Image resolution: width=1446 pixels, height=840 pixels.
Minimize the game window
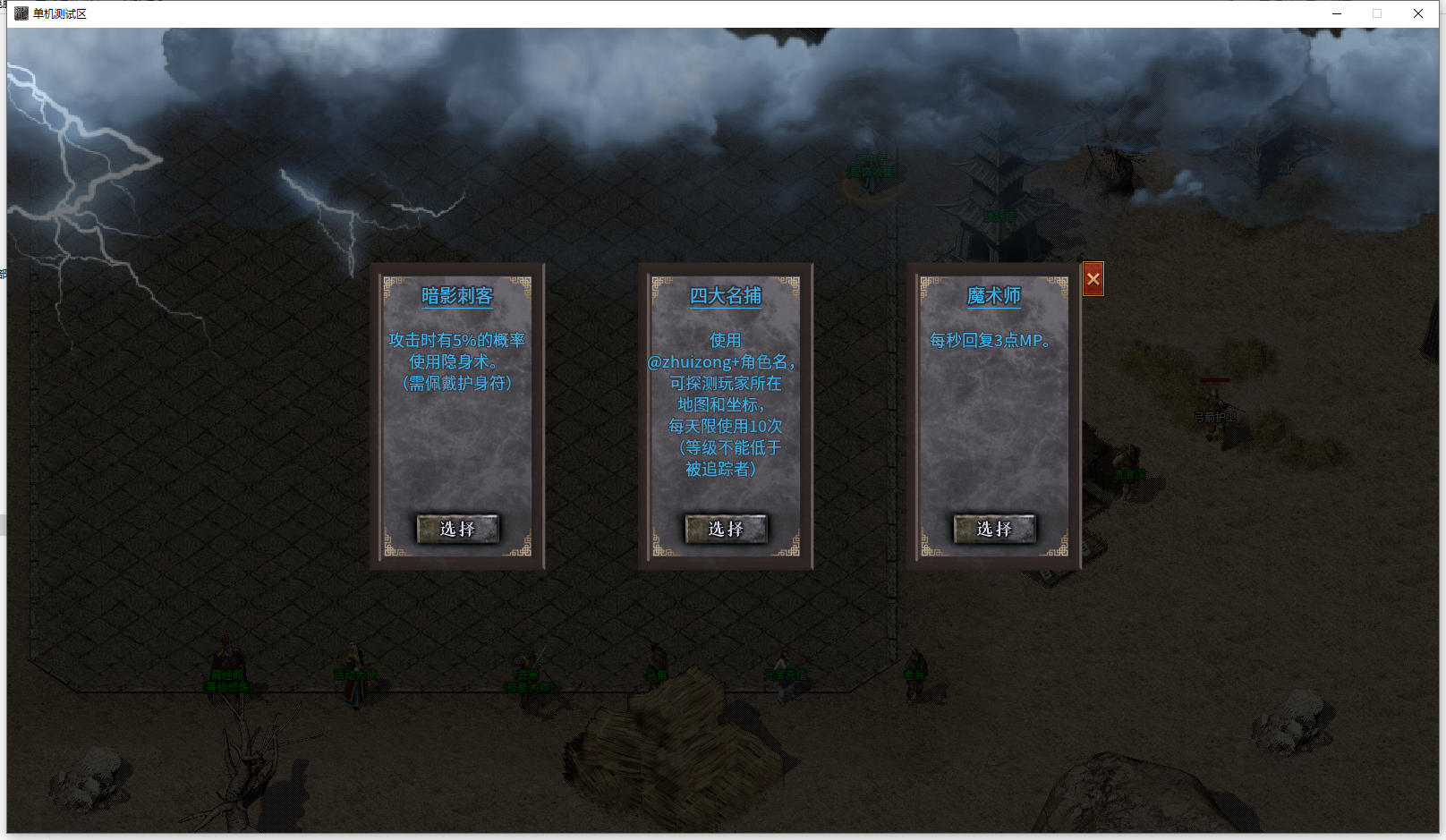pos(1337,13)
